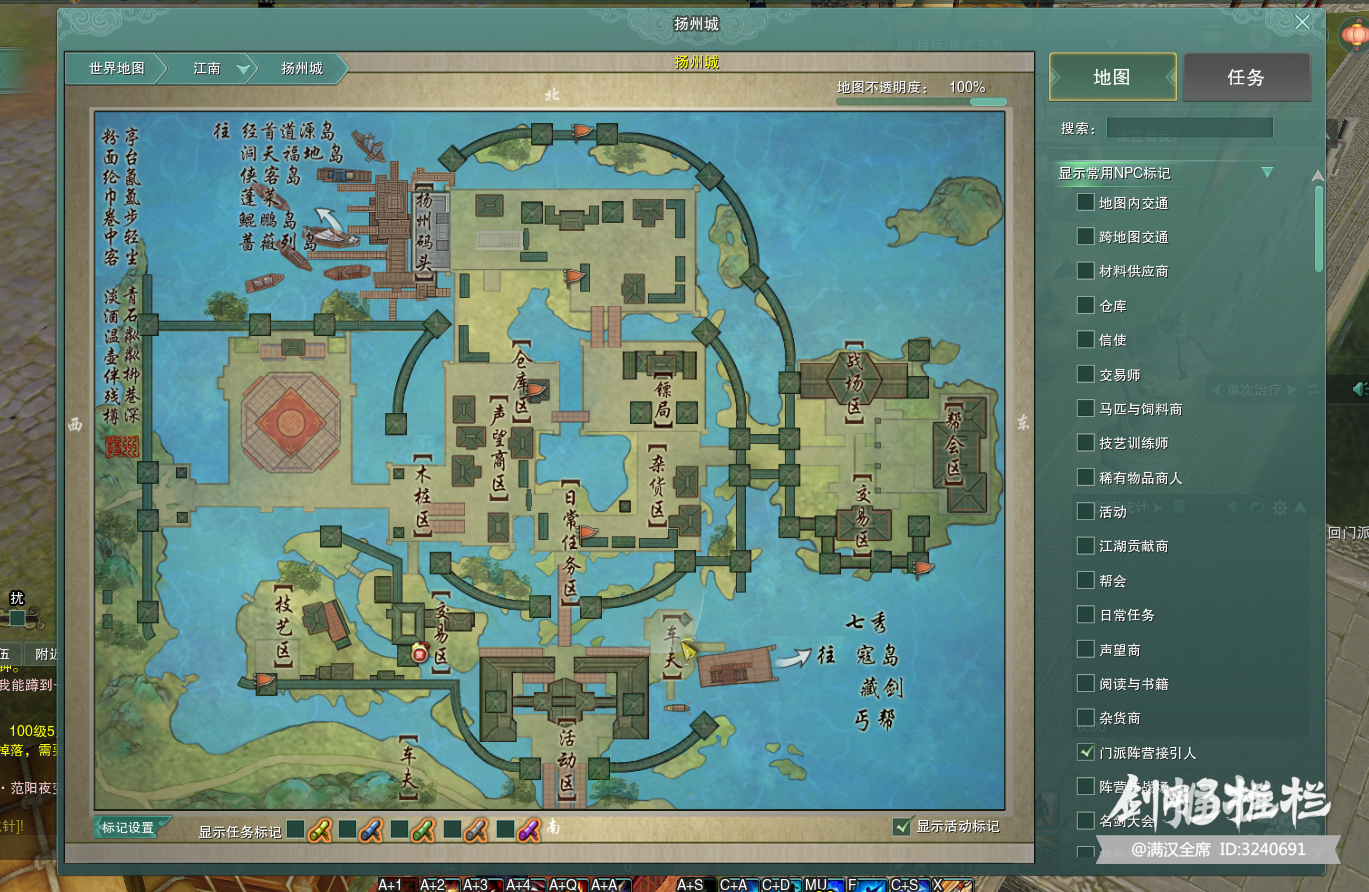The image size is (1369, 892).
Task: Go to 世界地图 in the breadcrumb
Action: [116, 69]
